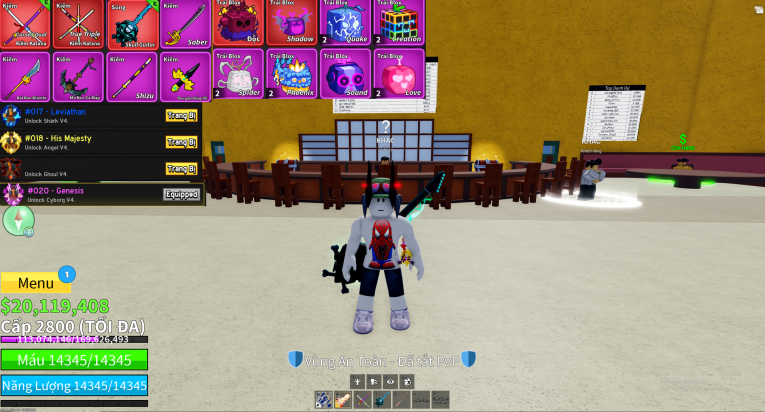Select the Skull Guitar hotbar slot

[381, 400]
